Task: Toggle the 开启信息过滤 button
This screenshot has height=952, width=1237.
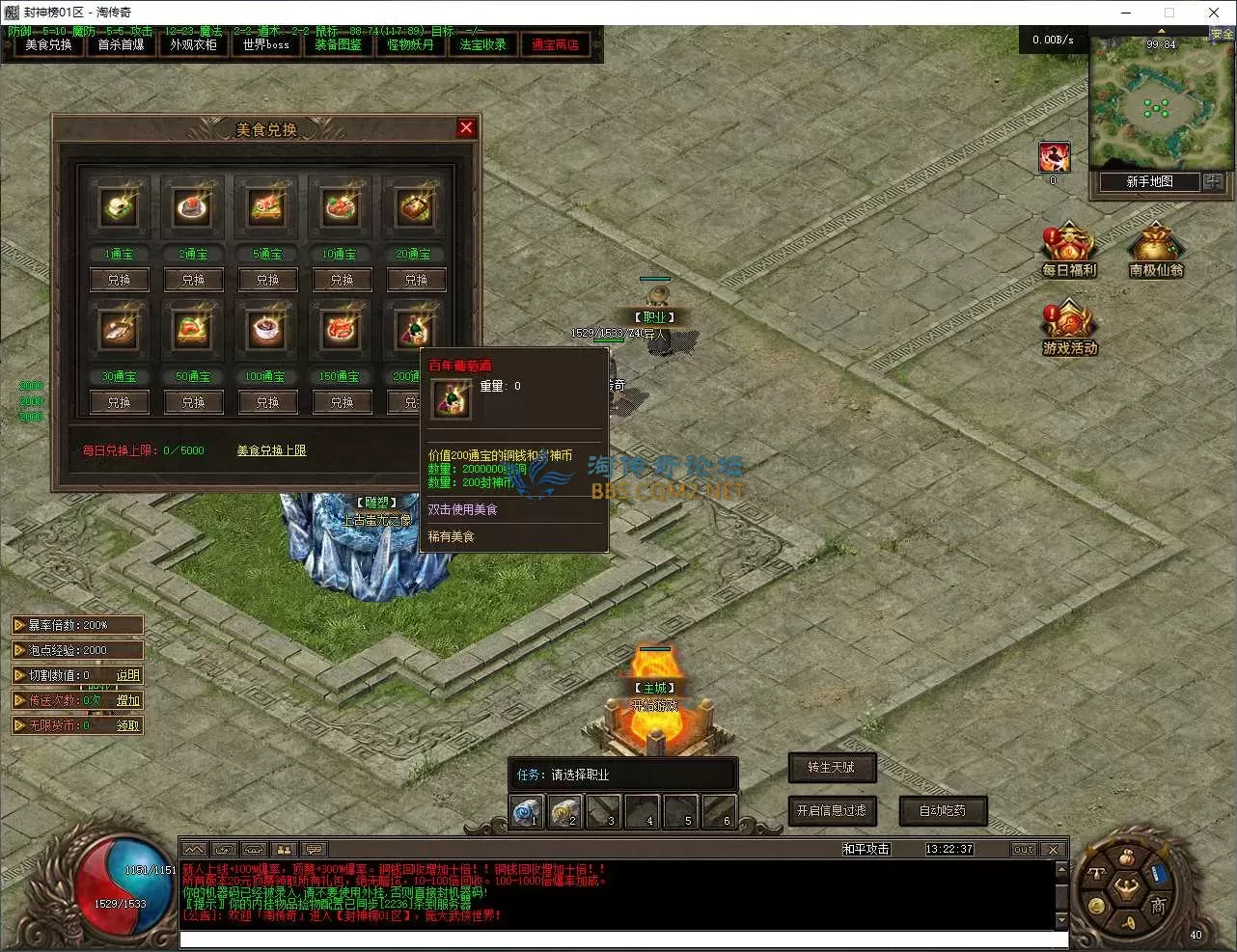Action: (x=831, y=811)
